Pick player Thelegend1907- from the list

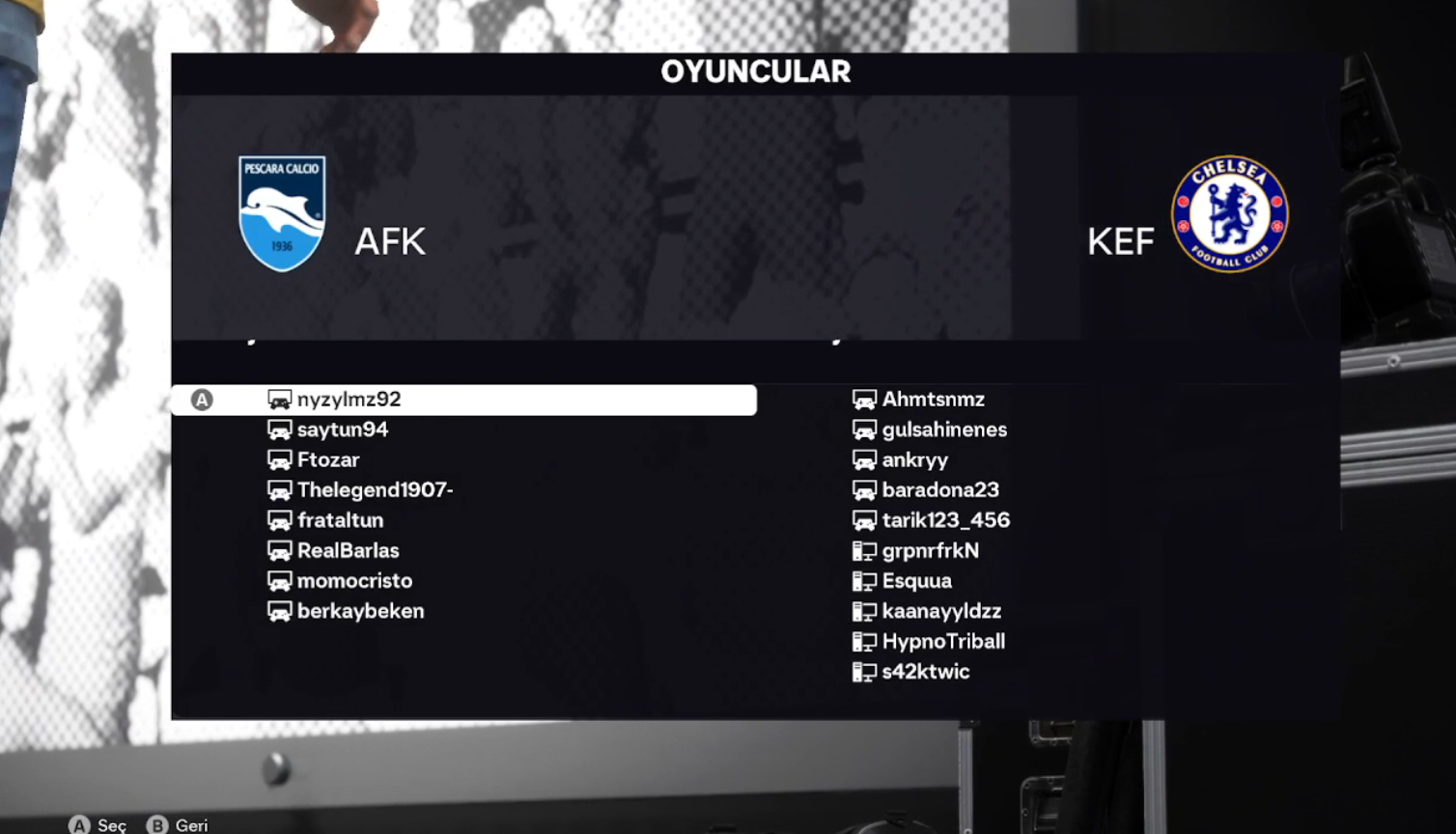[375, 490]
